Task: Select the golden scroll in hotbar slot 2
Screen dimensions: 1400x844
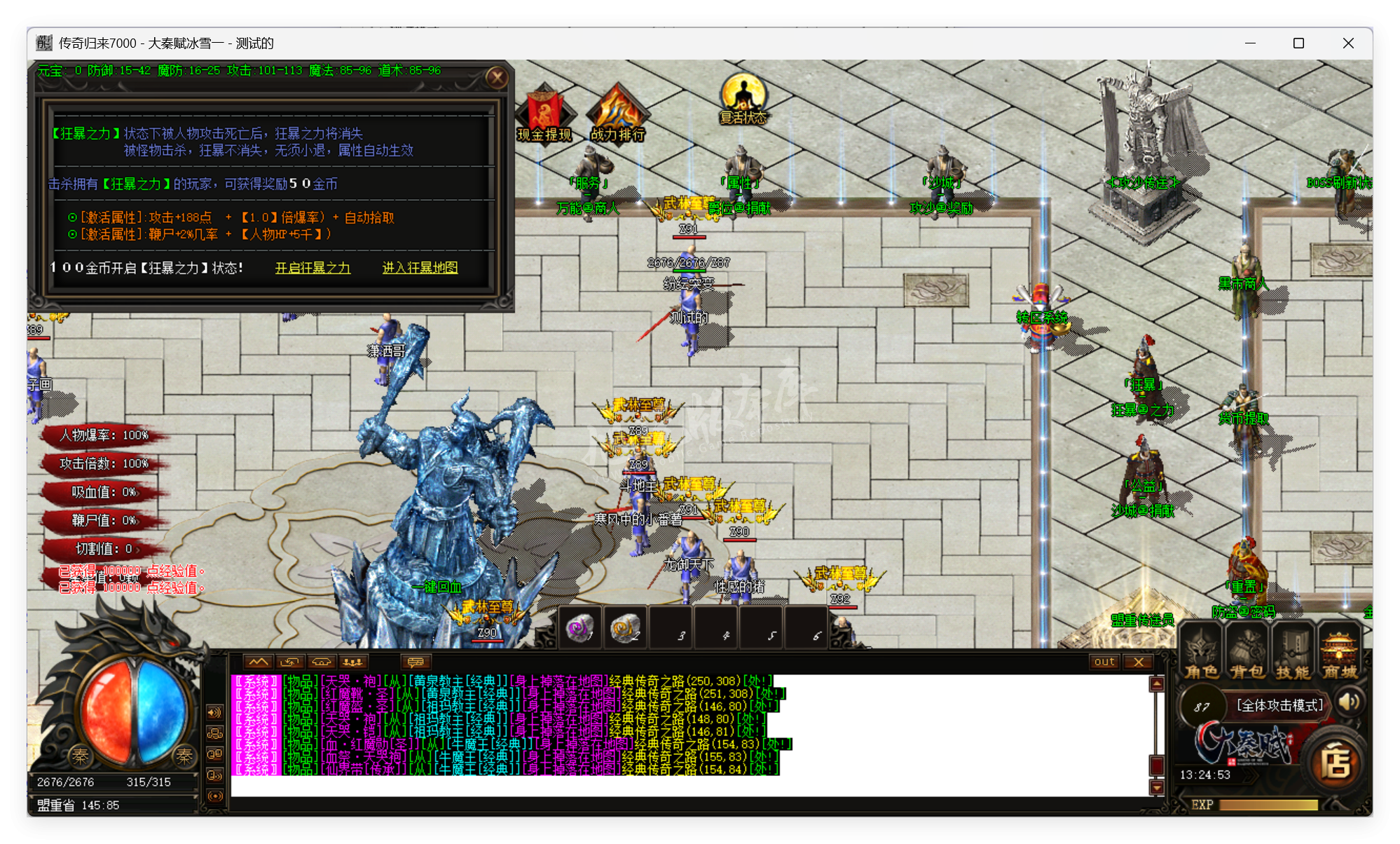Action: coord(624,628)
